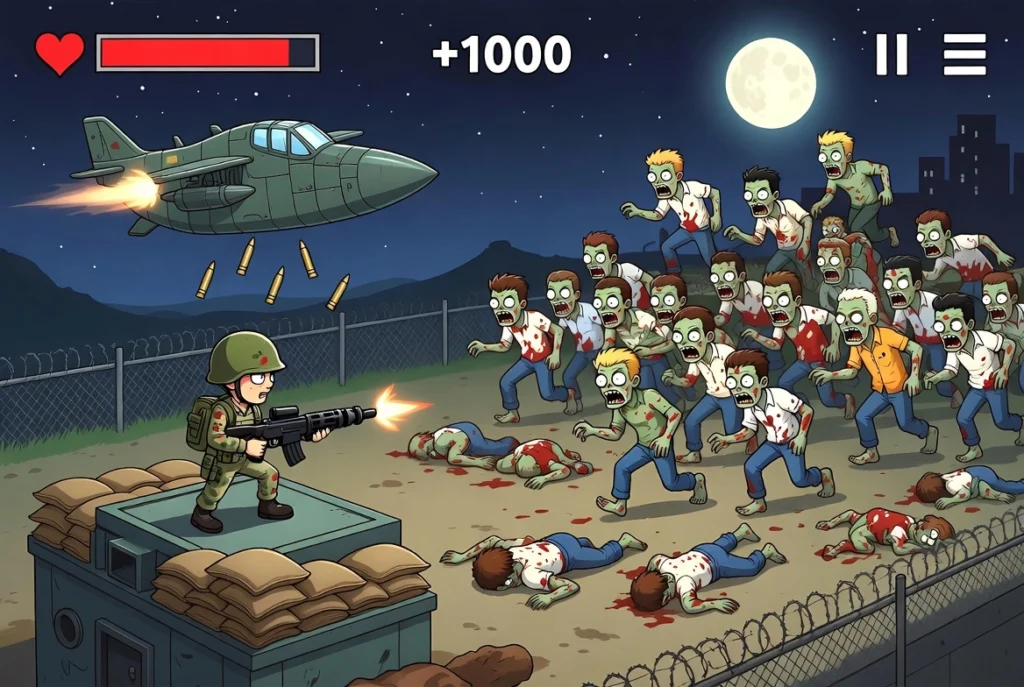Open the hamburger menu

(964, 54)
